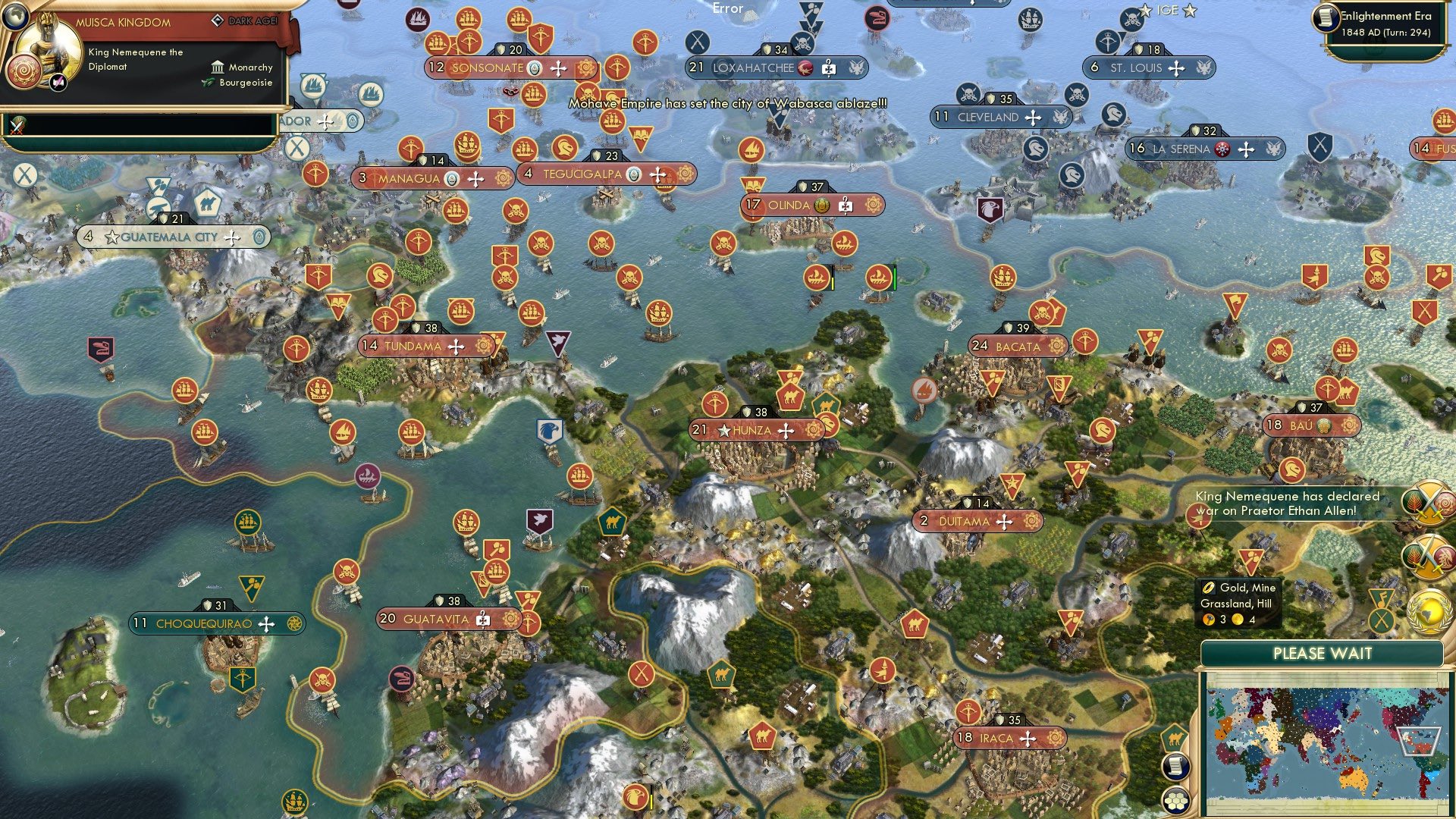Click the religion icon beside Sonsonate's name
1456x819 pixels.
(534, 67)
